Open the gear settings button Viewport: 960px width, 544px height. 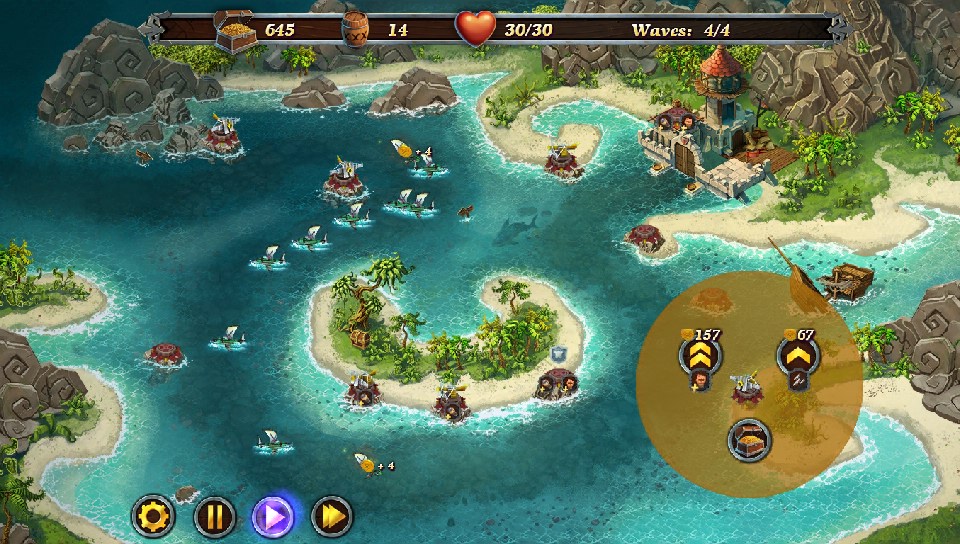(x=153, y=517)
